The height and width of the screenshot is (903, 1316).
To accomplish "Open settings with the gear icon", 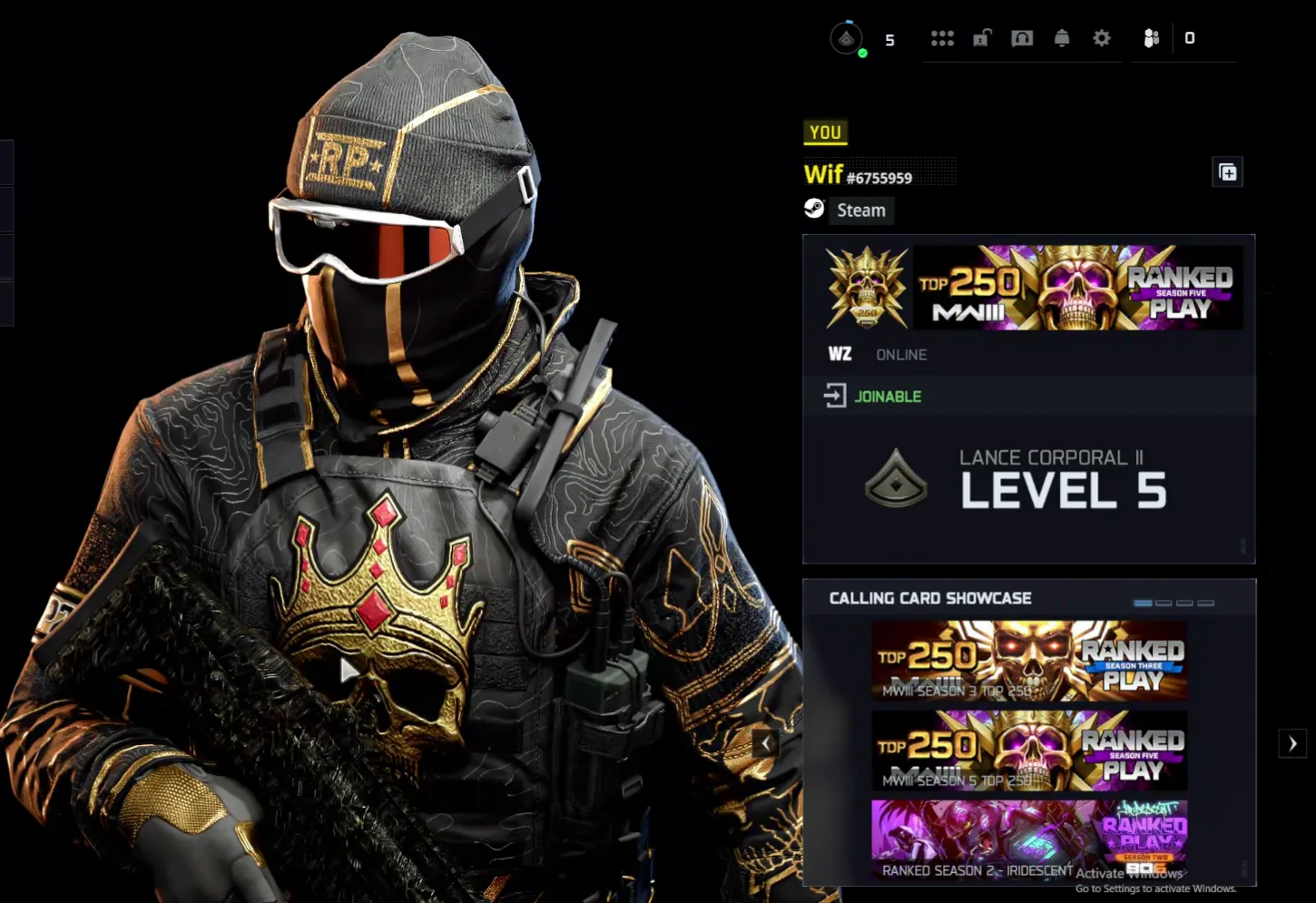I will click(1102, 38).
